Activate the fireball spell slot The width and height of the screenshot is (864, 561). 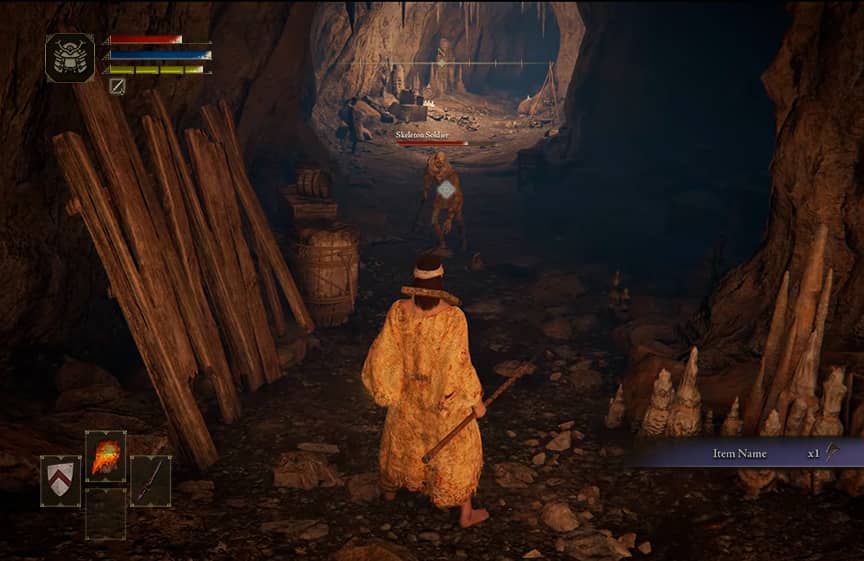(106, 456)
